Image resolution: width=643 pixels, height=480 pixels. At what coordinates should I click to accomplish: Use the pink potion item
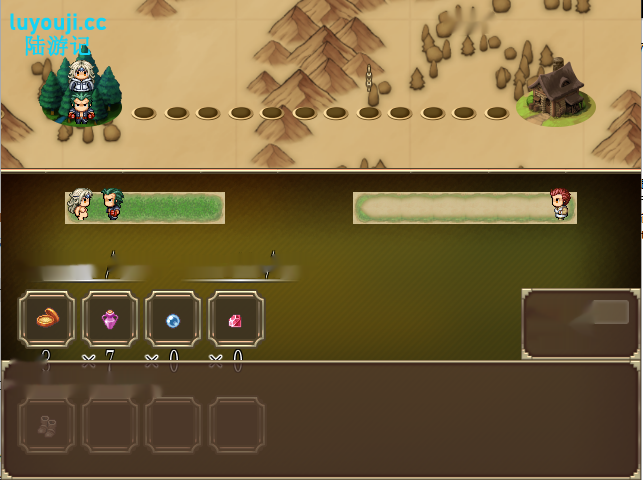110,320
